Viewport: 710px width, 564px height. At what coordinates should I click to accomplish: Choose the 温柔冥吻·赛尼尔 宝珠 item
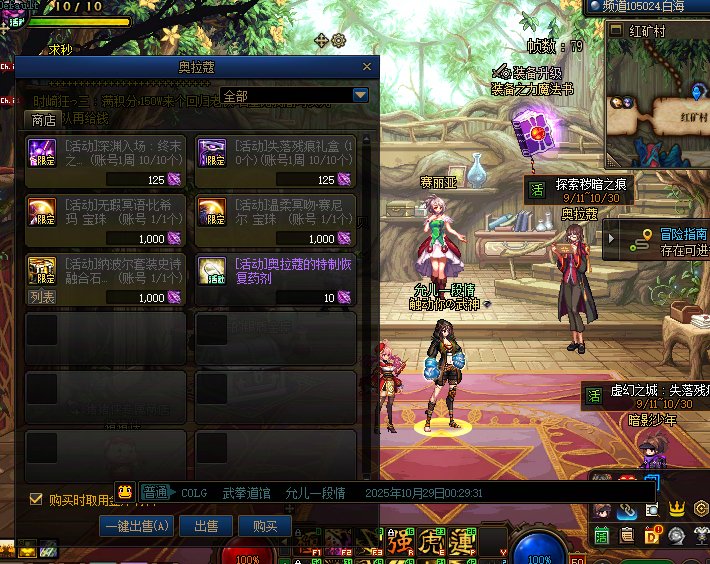pos(276,220)
